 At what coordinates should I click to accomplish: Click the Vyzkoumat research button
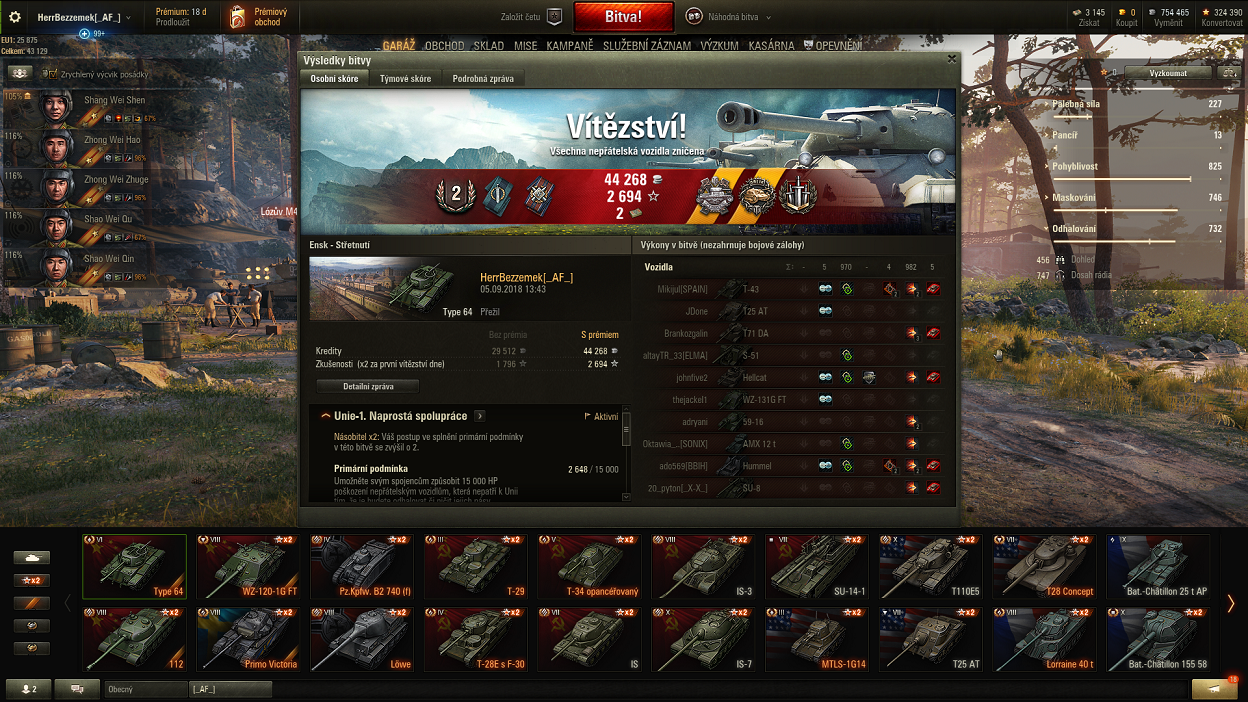[x=1167, y=73]
